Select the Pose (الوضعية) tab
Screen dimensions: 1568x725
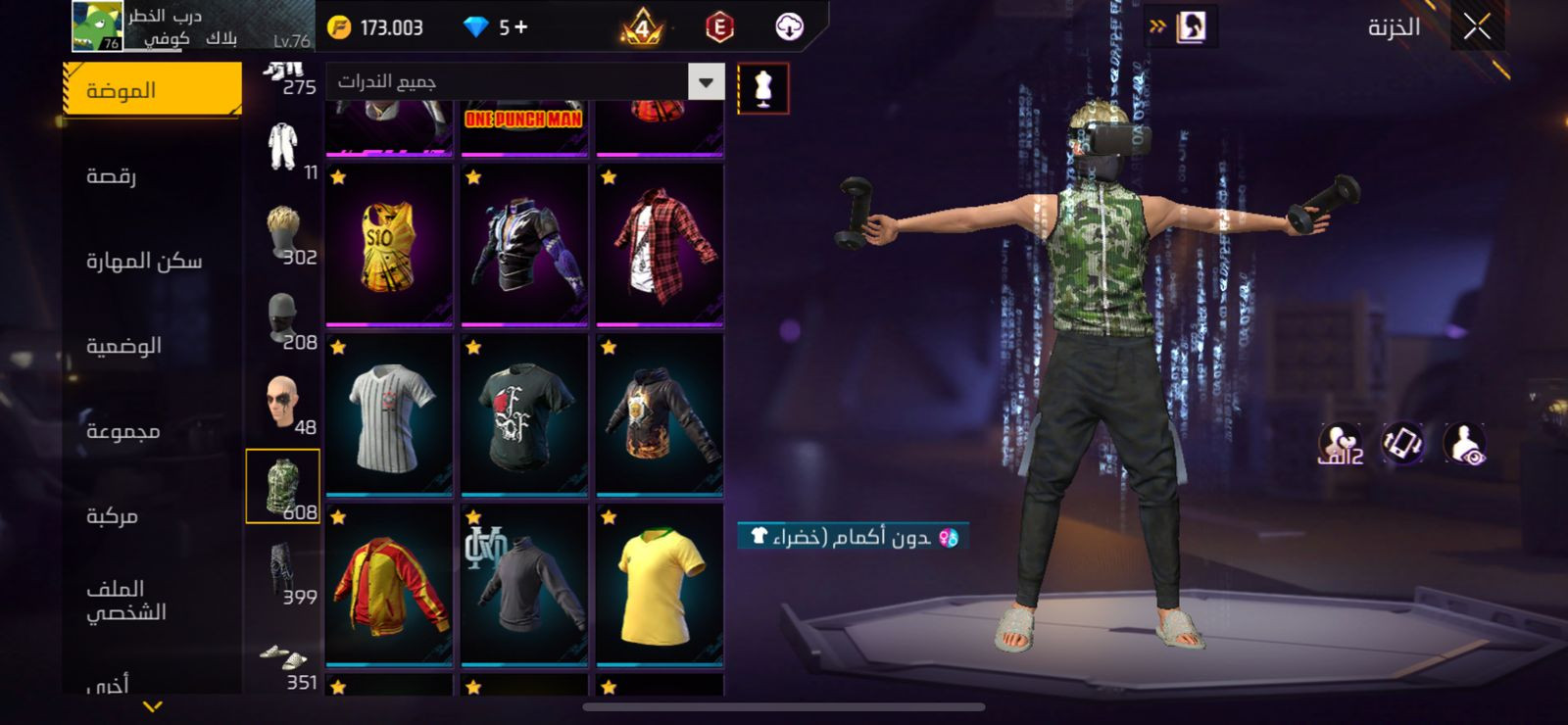click(123, 346)
